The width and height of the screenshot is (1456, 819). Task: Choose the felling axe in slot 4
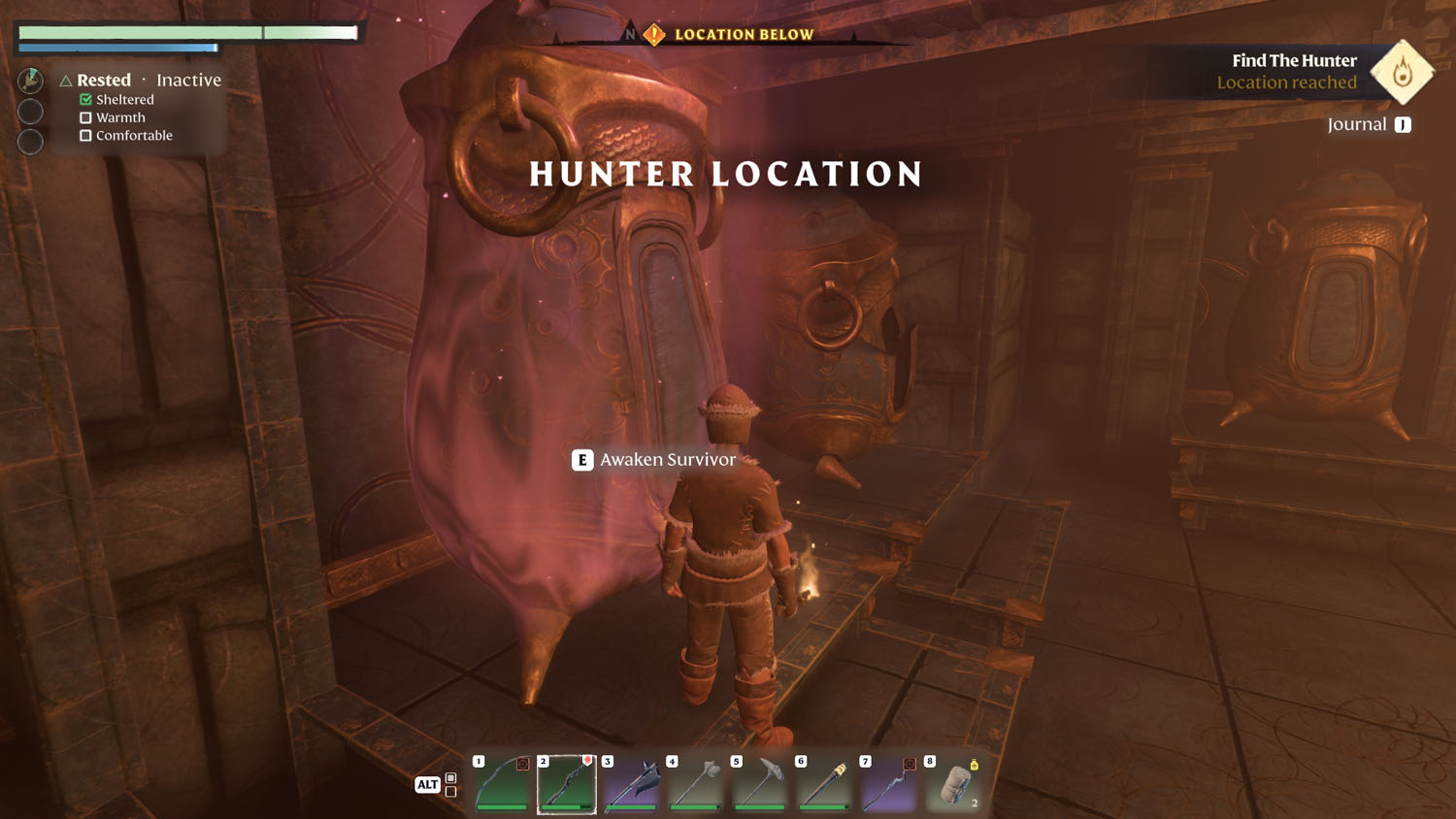(696, 784)
